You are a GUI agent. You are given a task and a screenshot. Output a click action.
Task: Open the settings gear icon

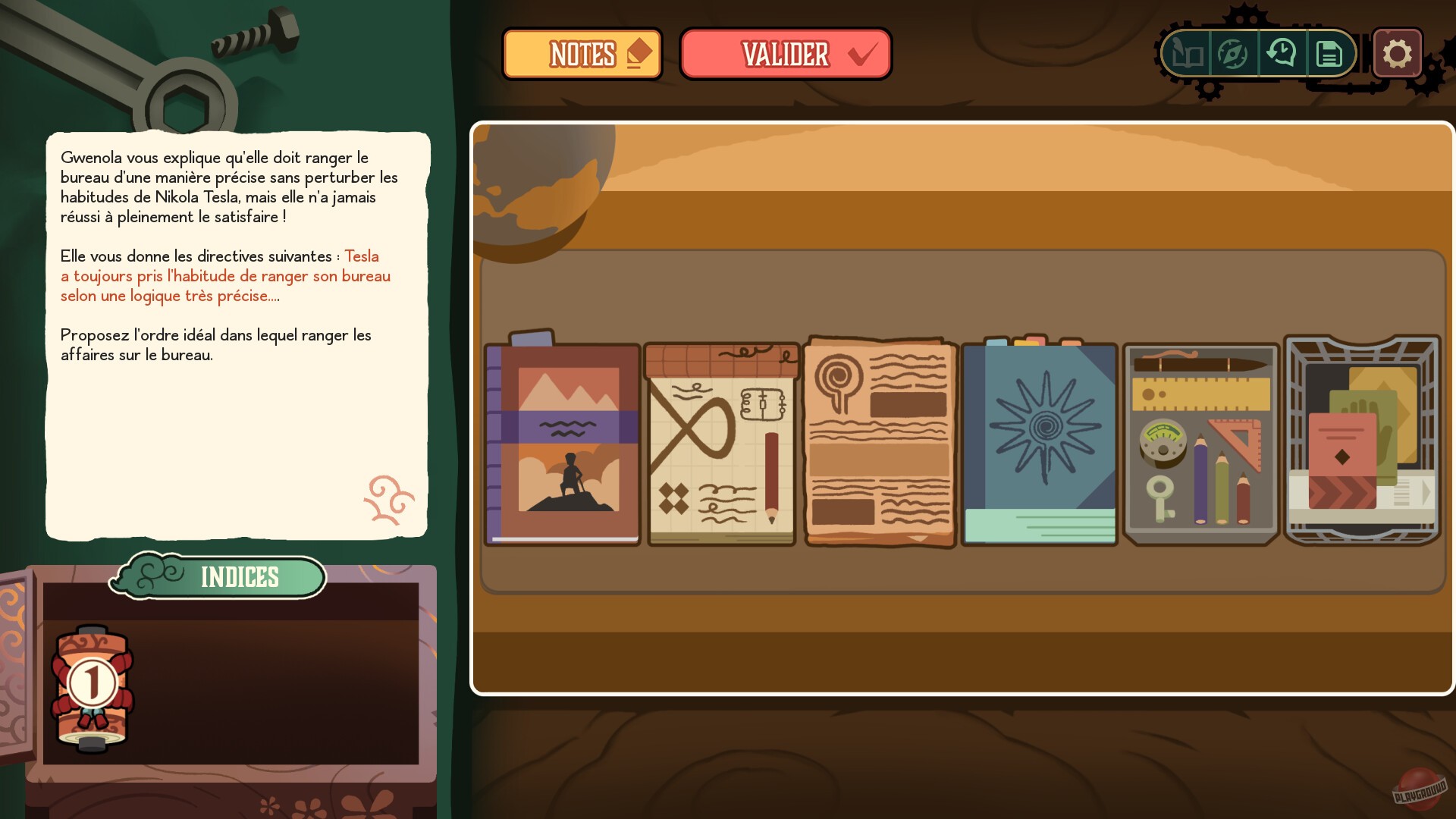point(1398,53)
